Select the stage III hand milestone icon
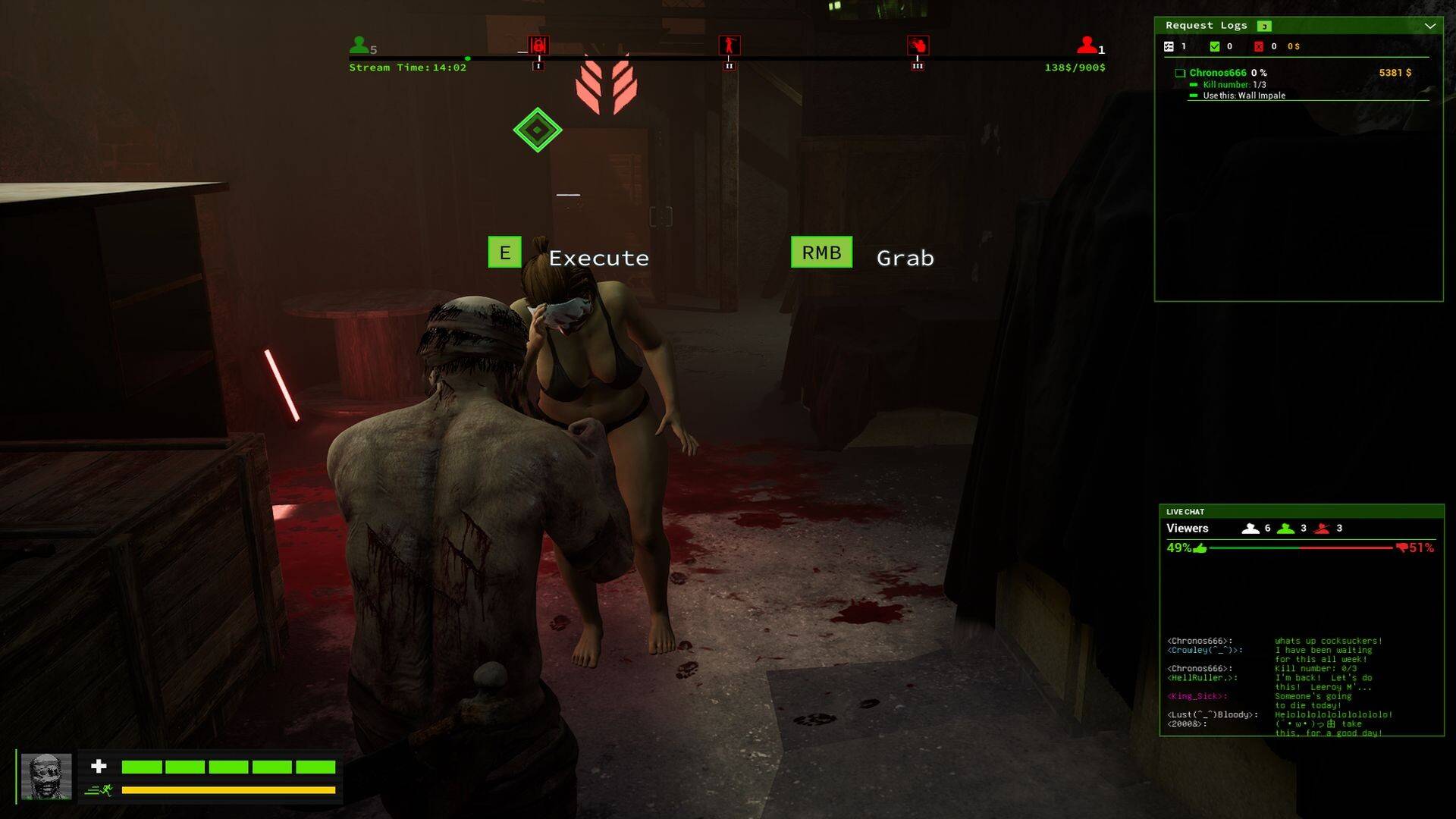 coord(918,45)
